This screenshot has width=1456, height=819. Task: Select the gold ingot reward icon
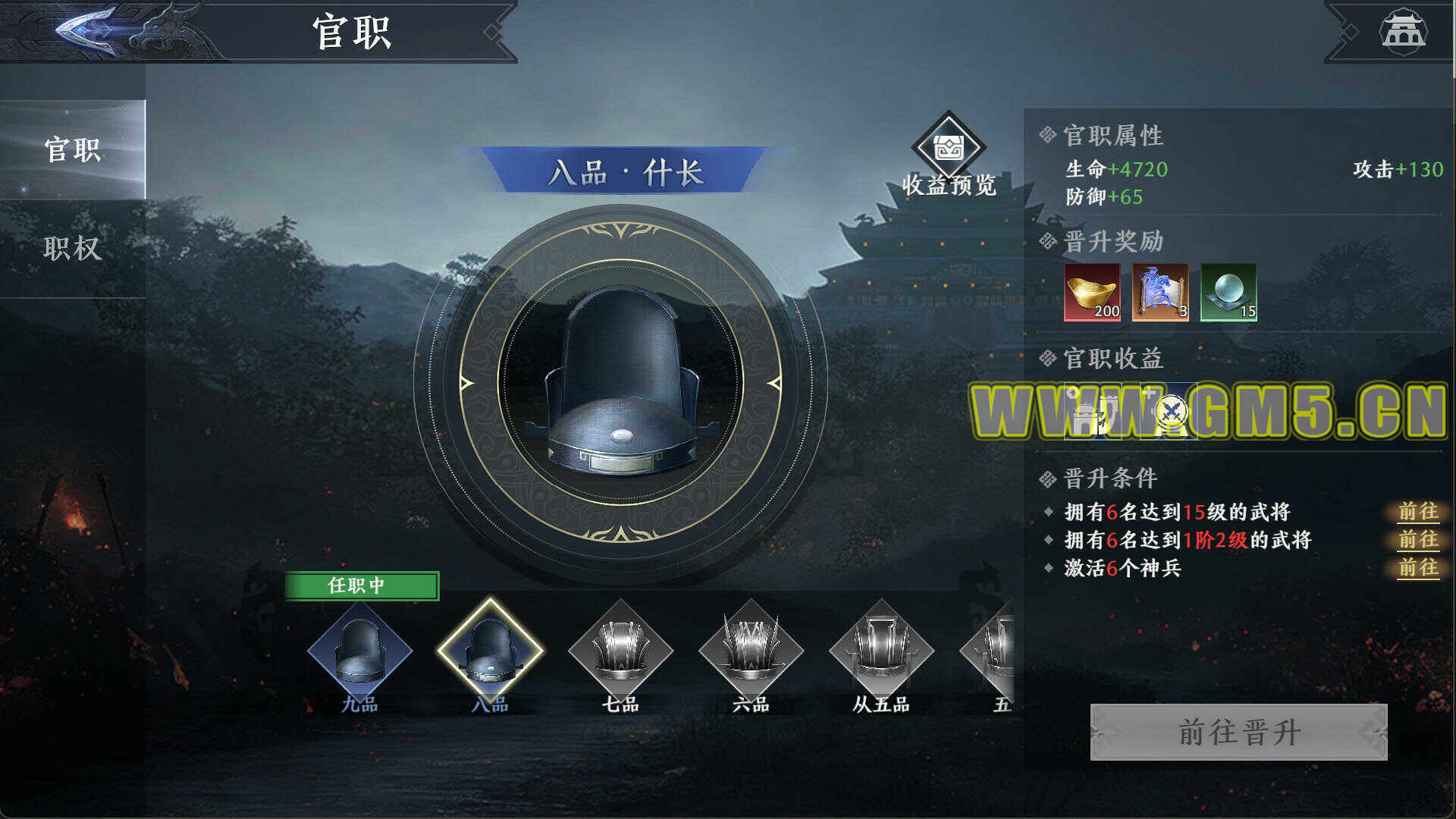[x=1092, y=292]
